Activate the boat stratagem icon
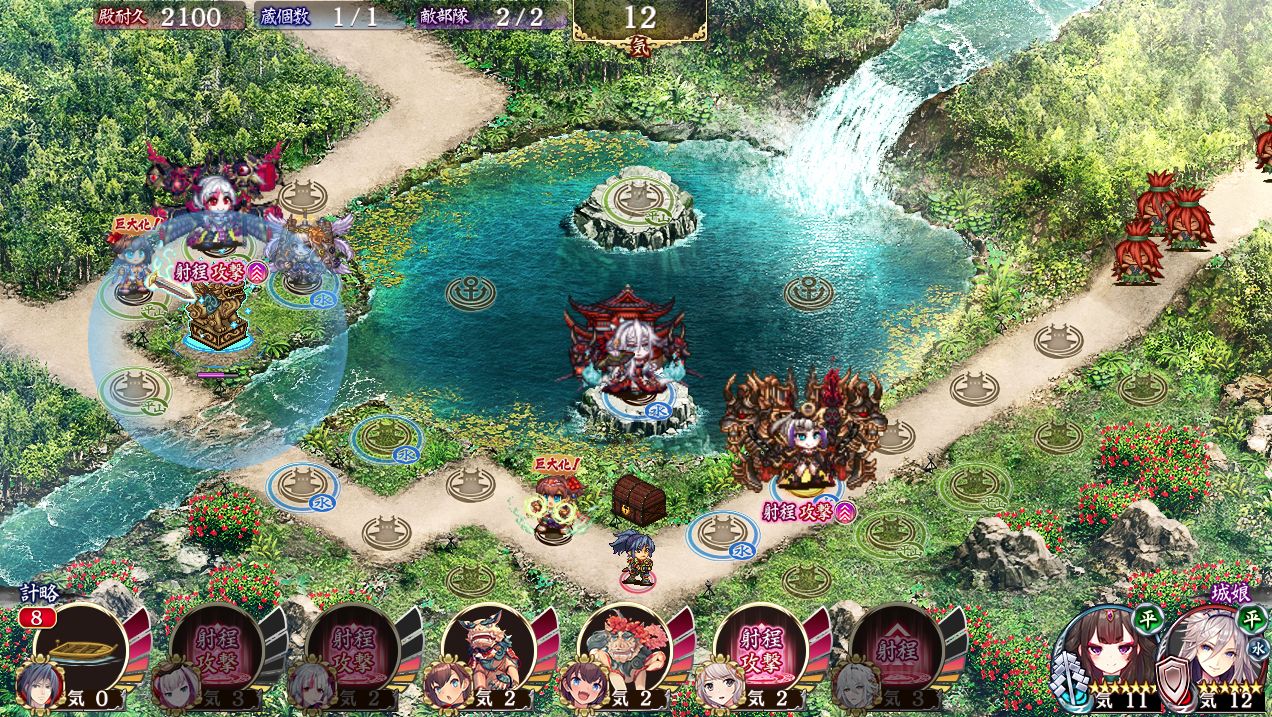This screenshot has width=1272, height=717. click(x=80, y=650)
